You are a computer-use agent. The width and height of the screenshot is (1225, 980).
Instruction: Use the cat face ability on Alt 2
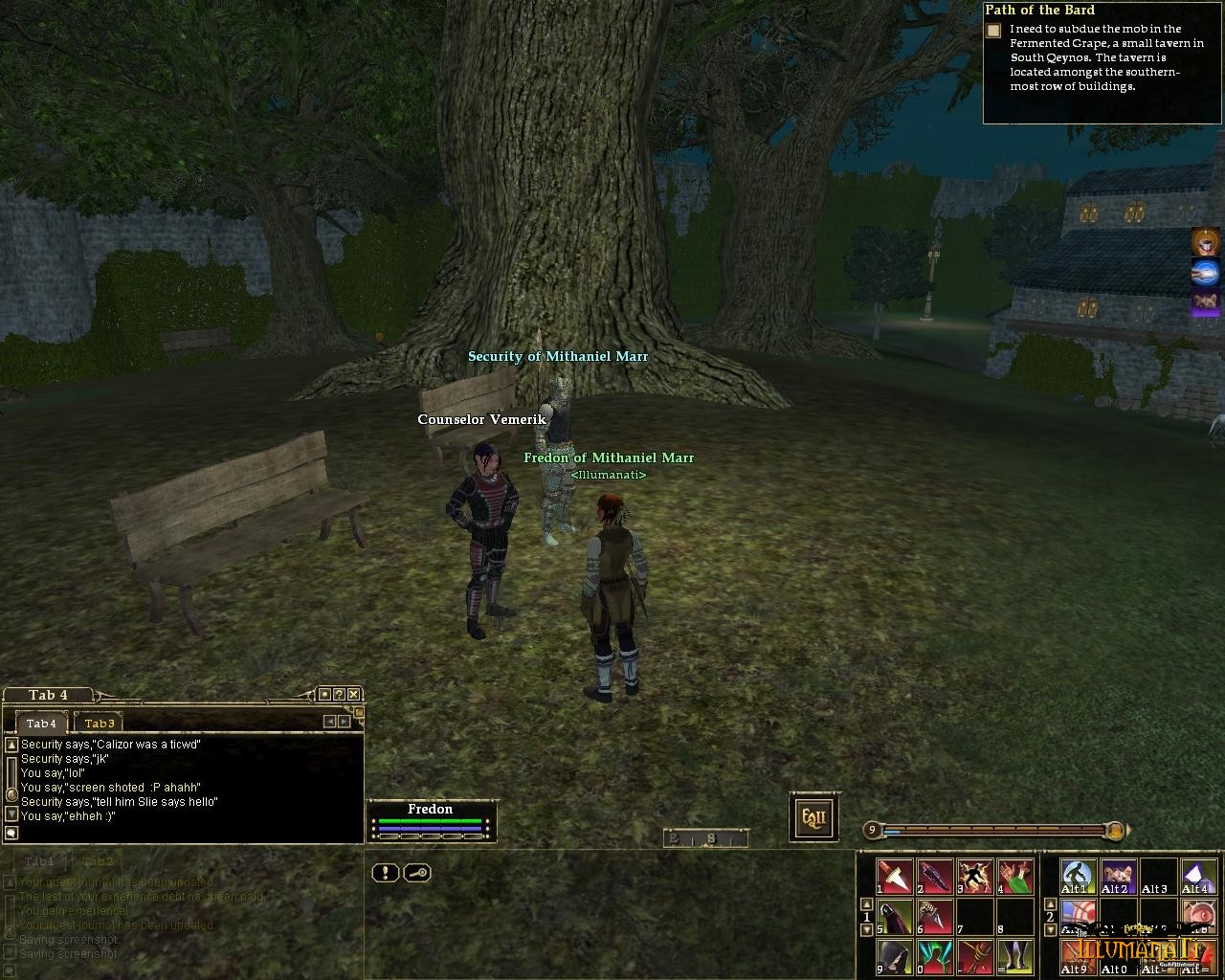(x=1117, y=876)
